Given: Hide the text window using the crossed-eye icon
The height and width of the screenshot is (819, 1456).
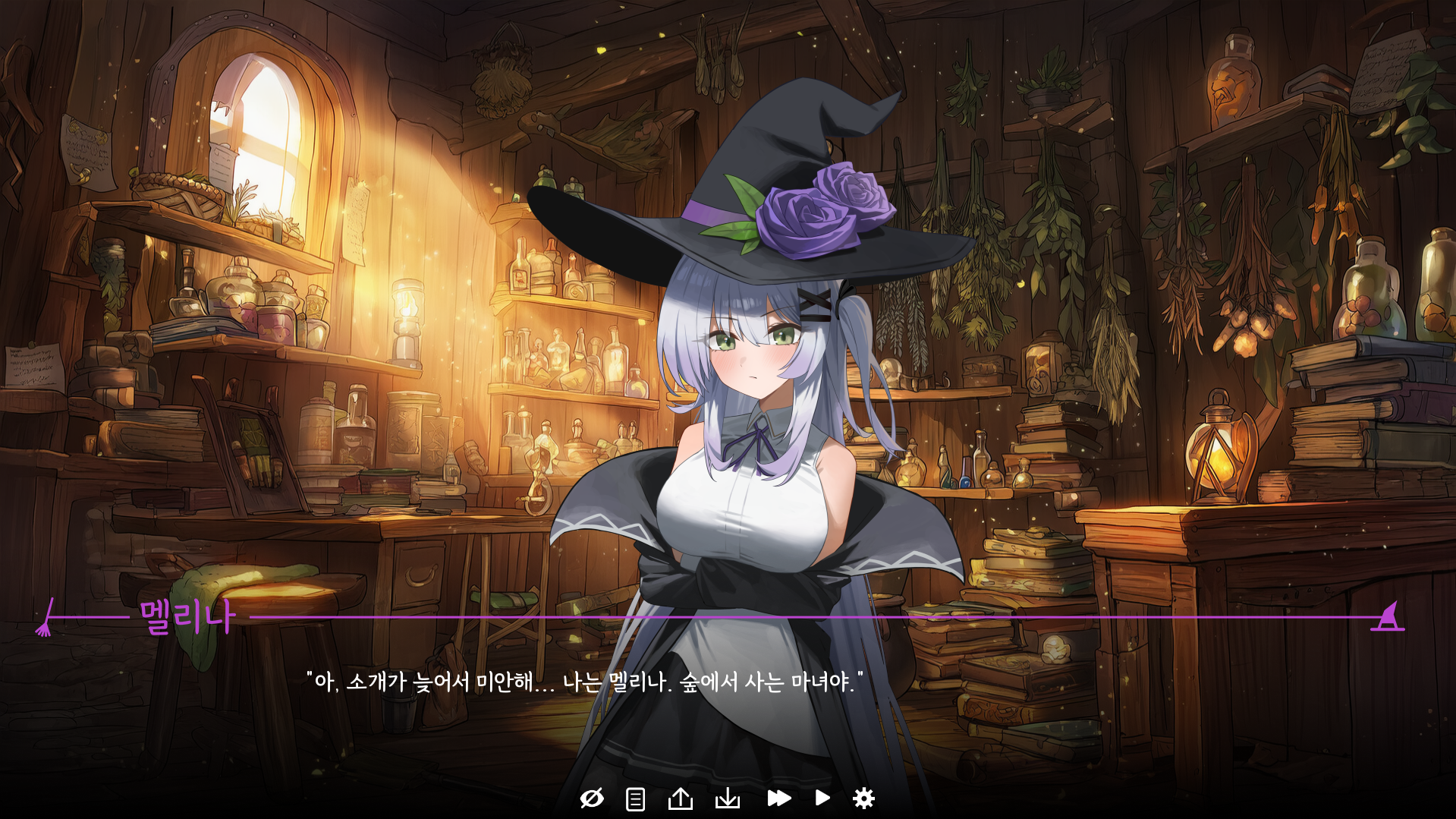Looking at the screenshot, I should [593, 798].
